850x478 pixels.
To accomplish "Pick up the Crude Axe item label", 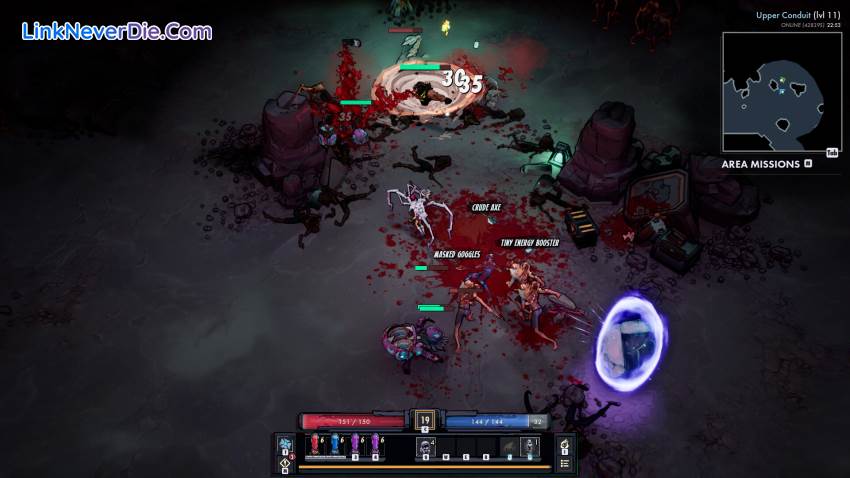I will 486,208.
